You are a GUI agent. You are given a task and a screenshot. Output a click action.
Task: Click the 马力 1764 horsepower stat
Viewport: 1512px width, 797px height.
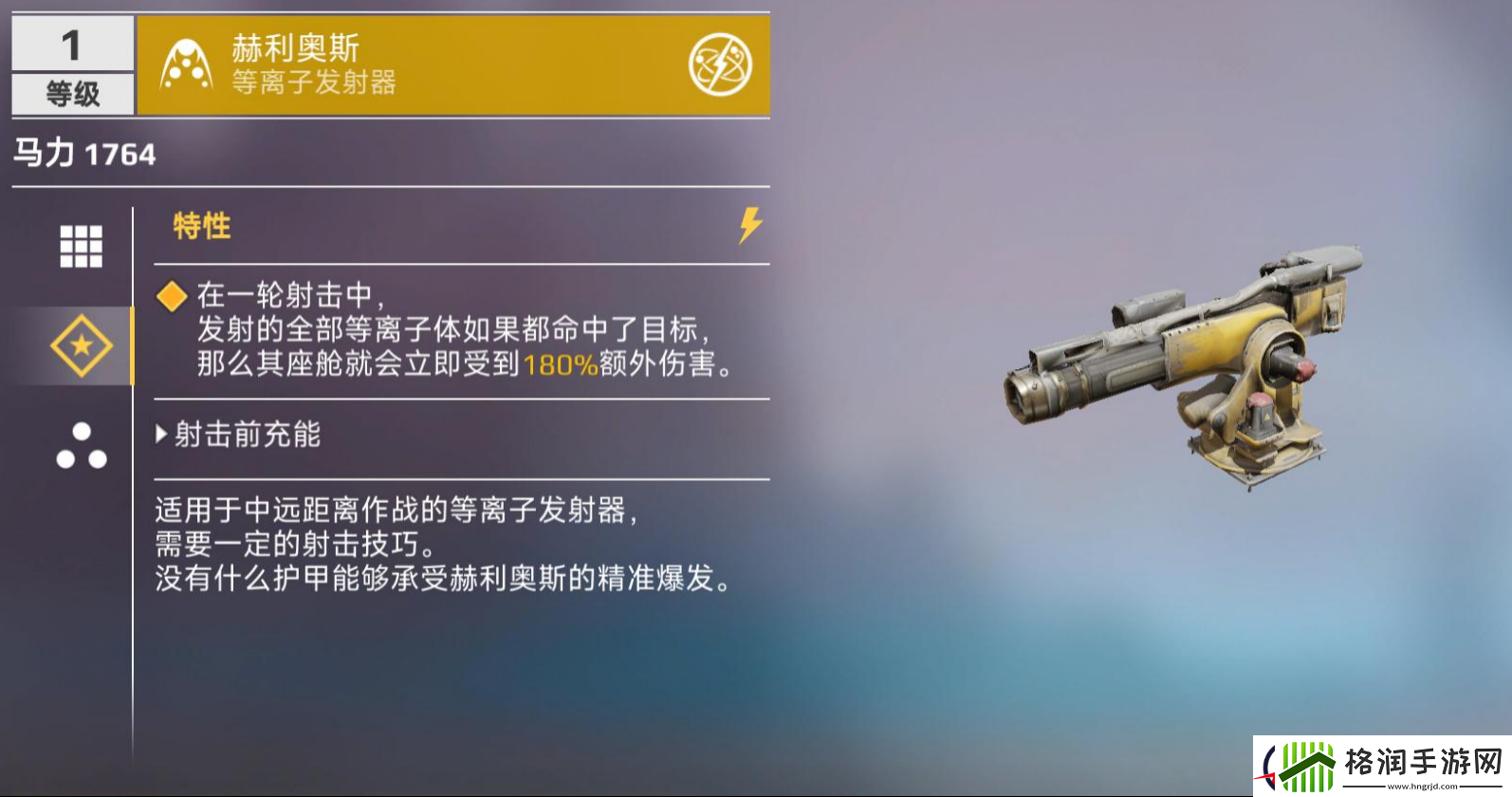(x=83, y=152)
